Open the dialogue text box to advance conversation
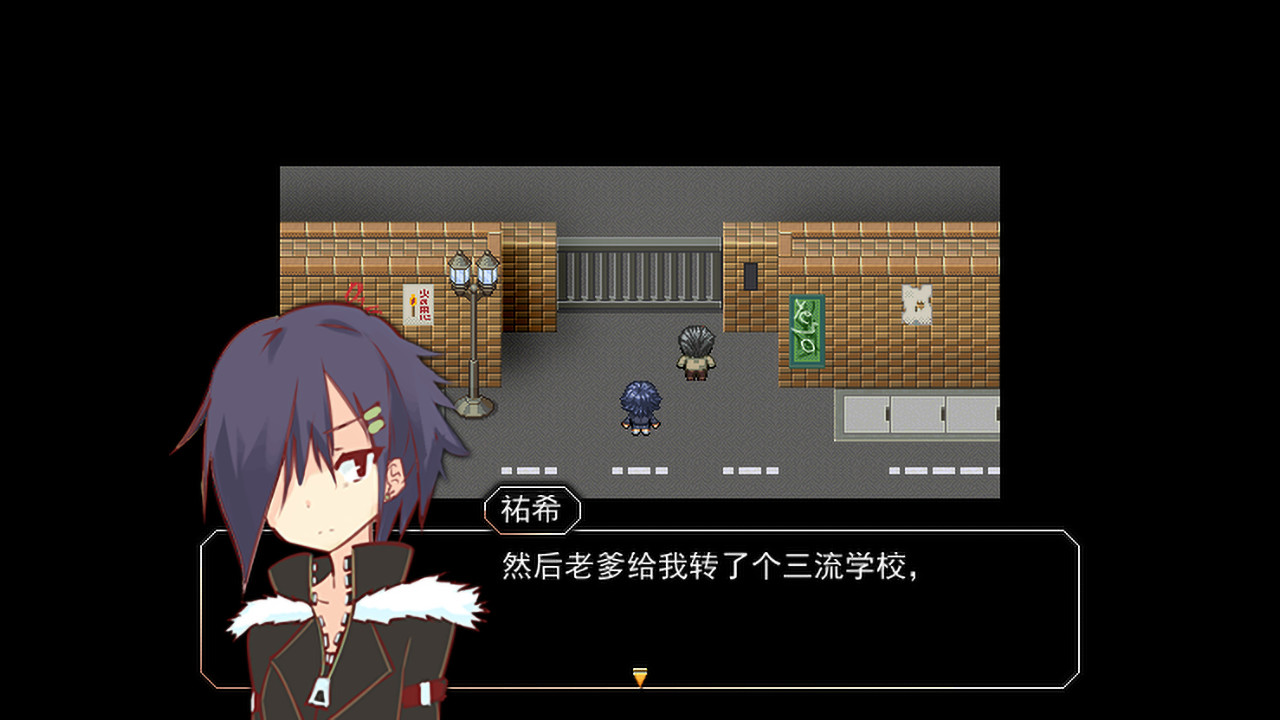 coord(700,600)
